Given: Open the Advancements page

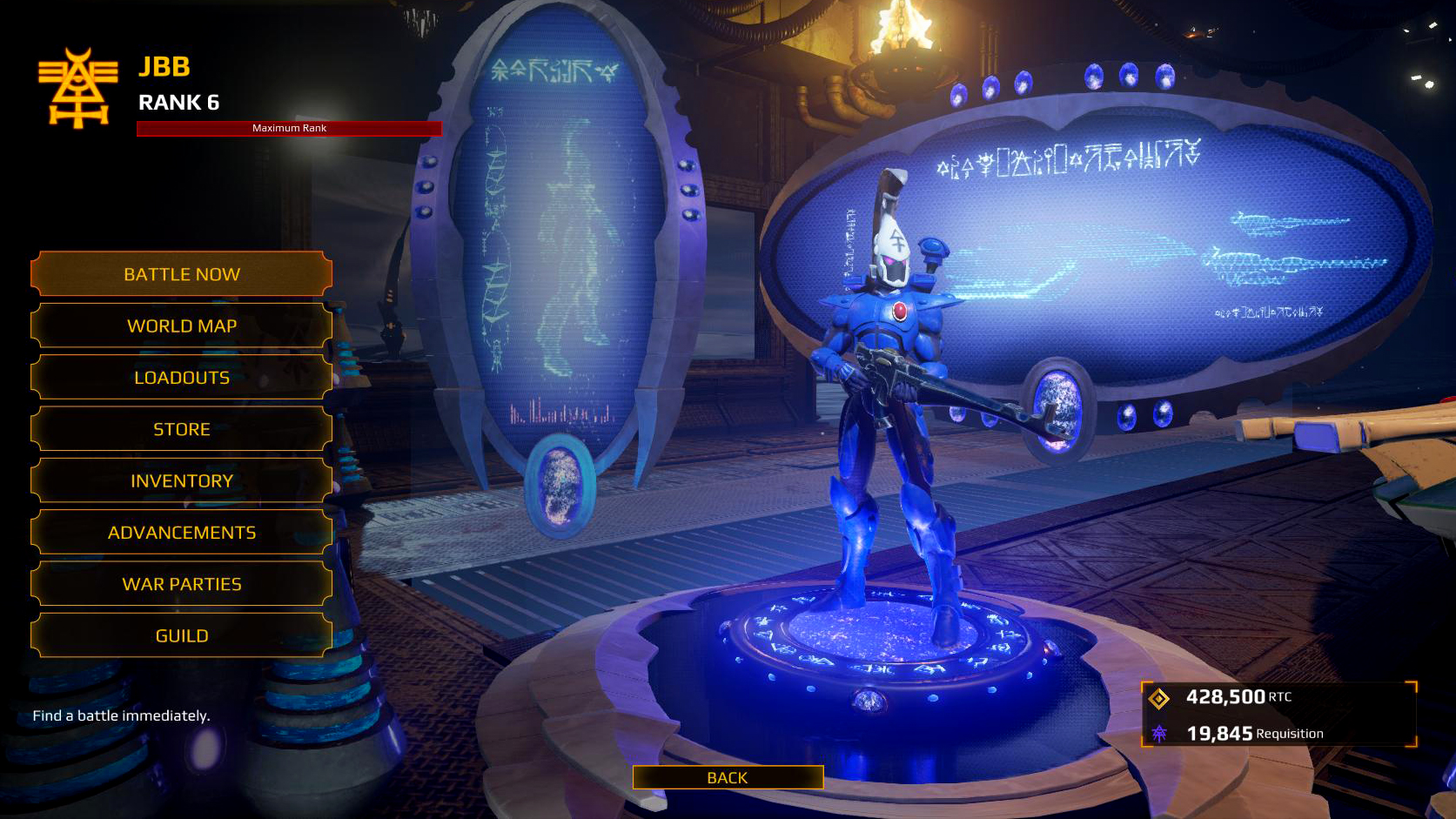Looking at the screenshot, I should pyautogui.click(x=181, y=532).
